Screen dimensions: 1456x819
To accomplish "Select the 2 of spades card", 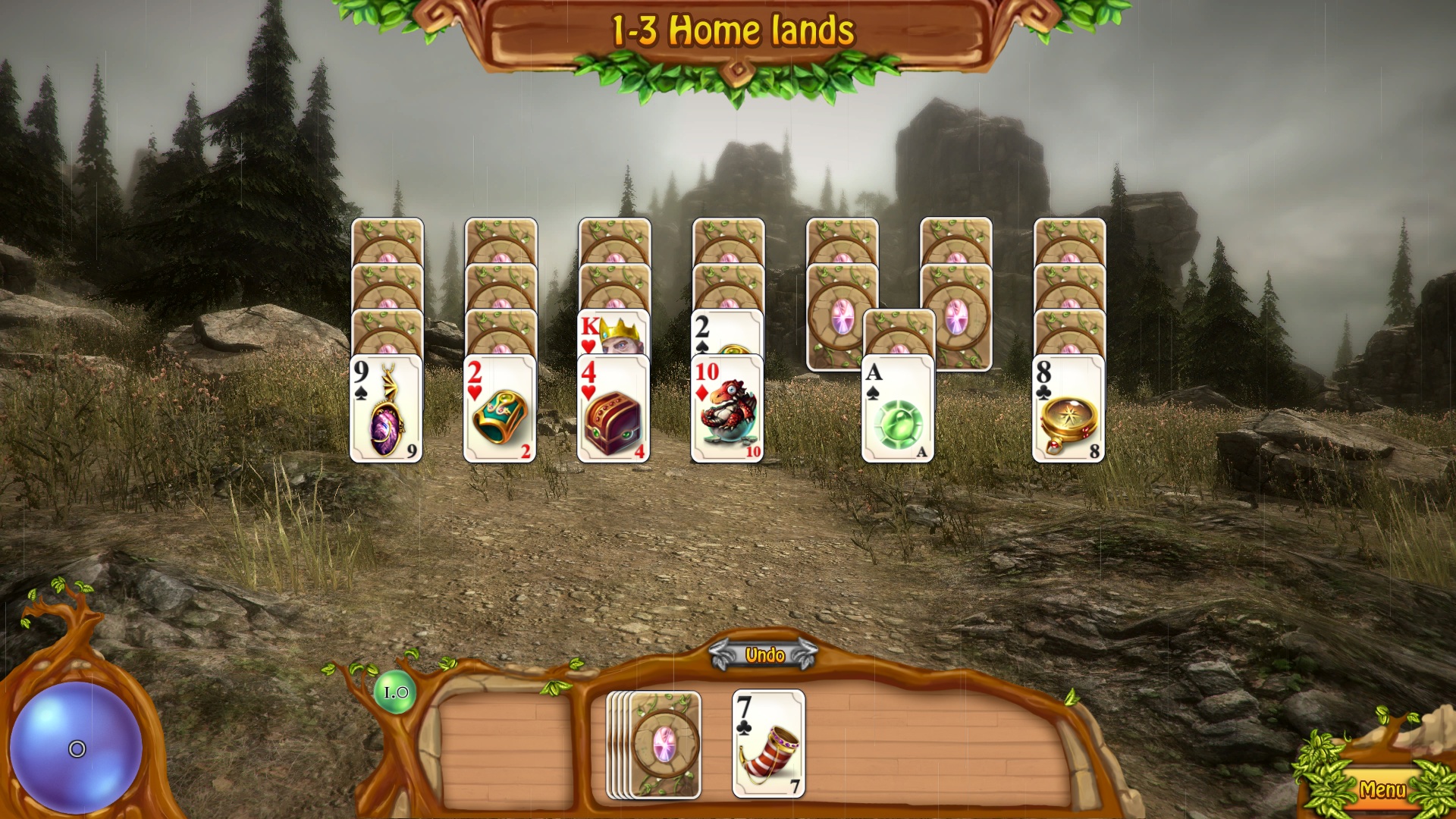I will (727, 332).
